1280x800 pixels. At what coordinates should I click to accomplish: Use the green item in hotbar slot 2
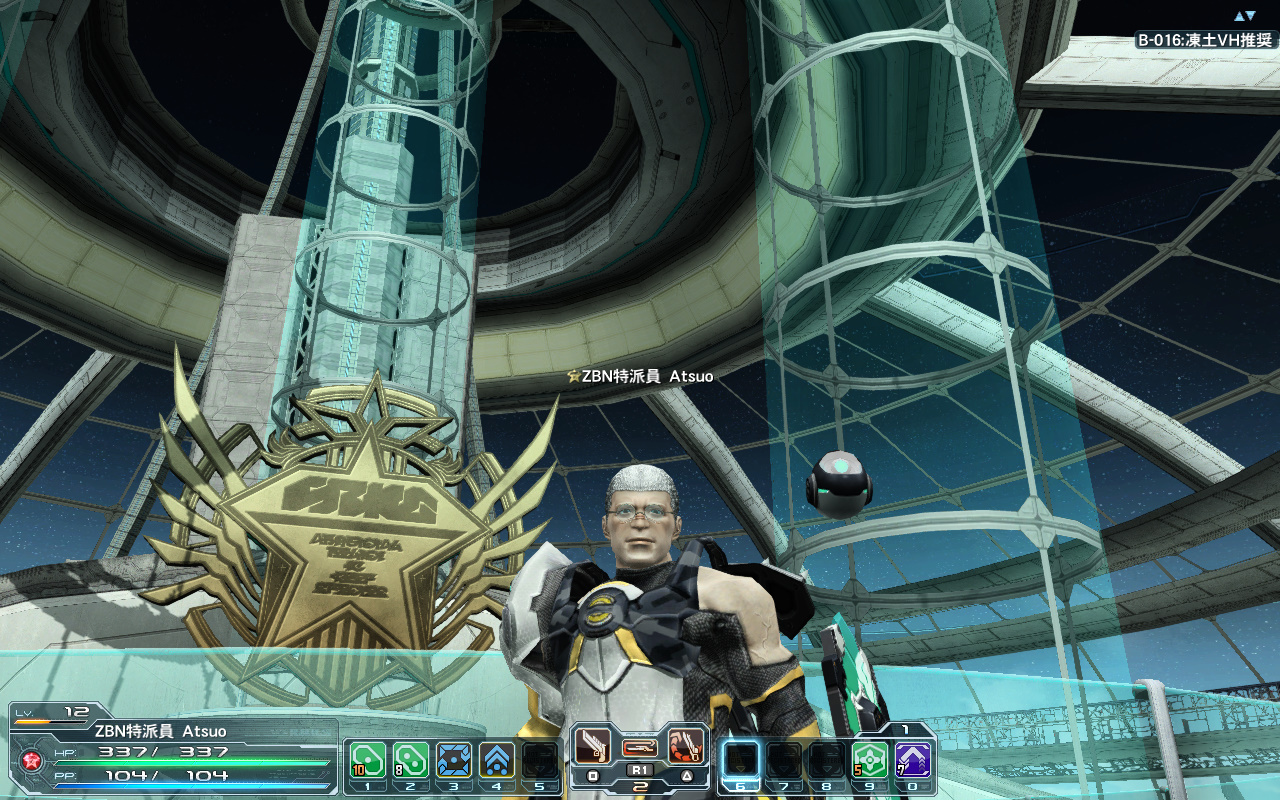click(411, 760)
